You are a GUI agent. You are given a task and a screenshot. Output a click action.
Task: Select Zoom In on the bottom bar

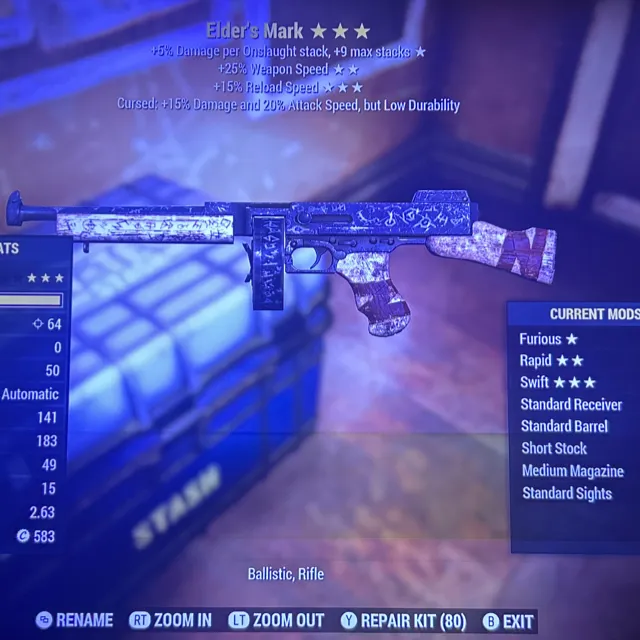pos(173,621)
